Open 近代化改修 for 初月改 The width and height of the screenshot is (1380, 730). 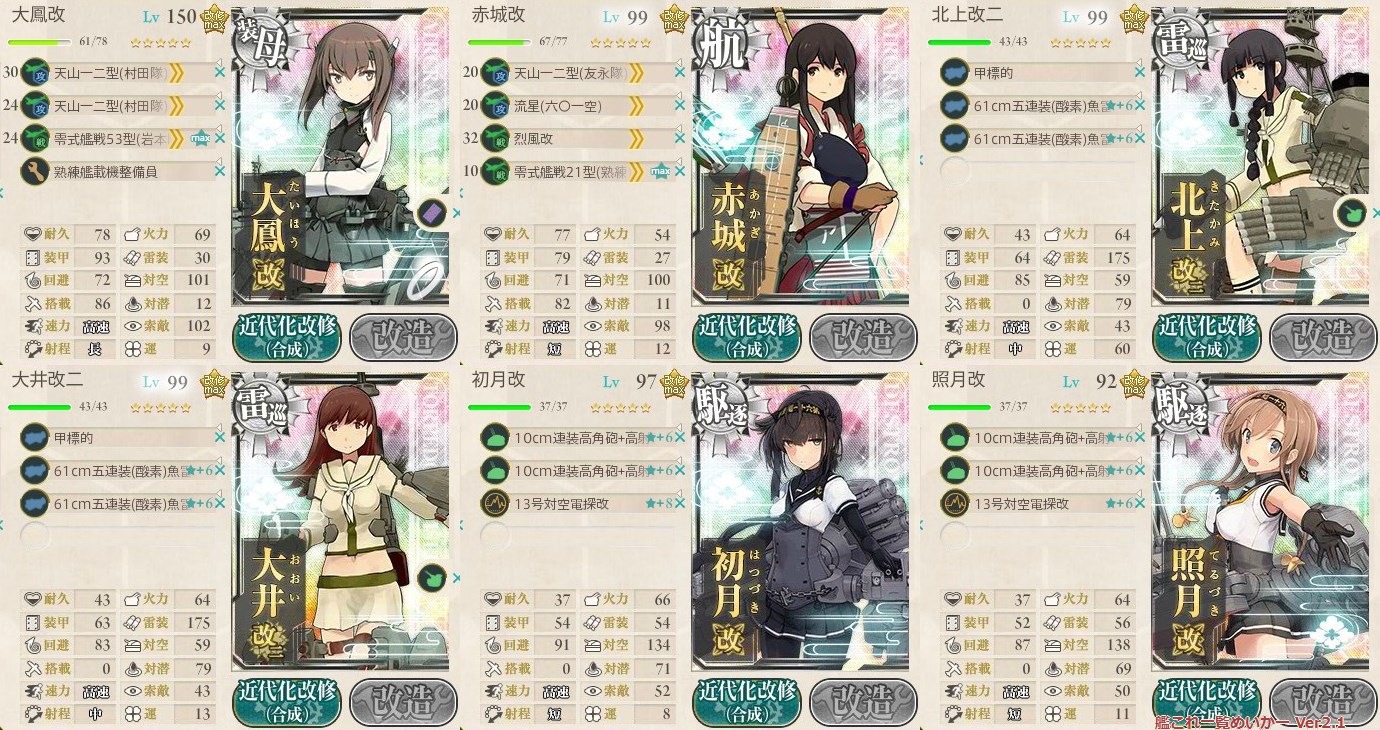(x=746, y=703)
